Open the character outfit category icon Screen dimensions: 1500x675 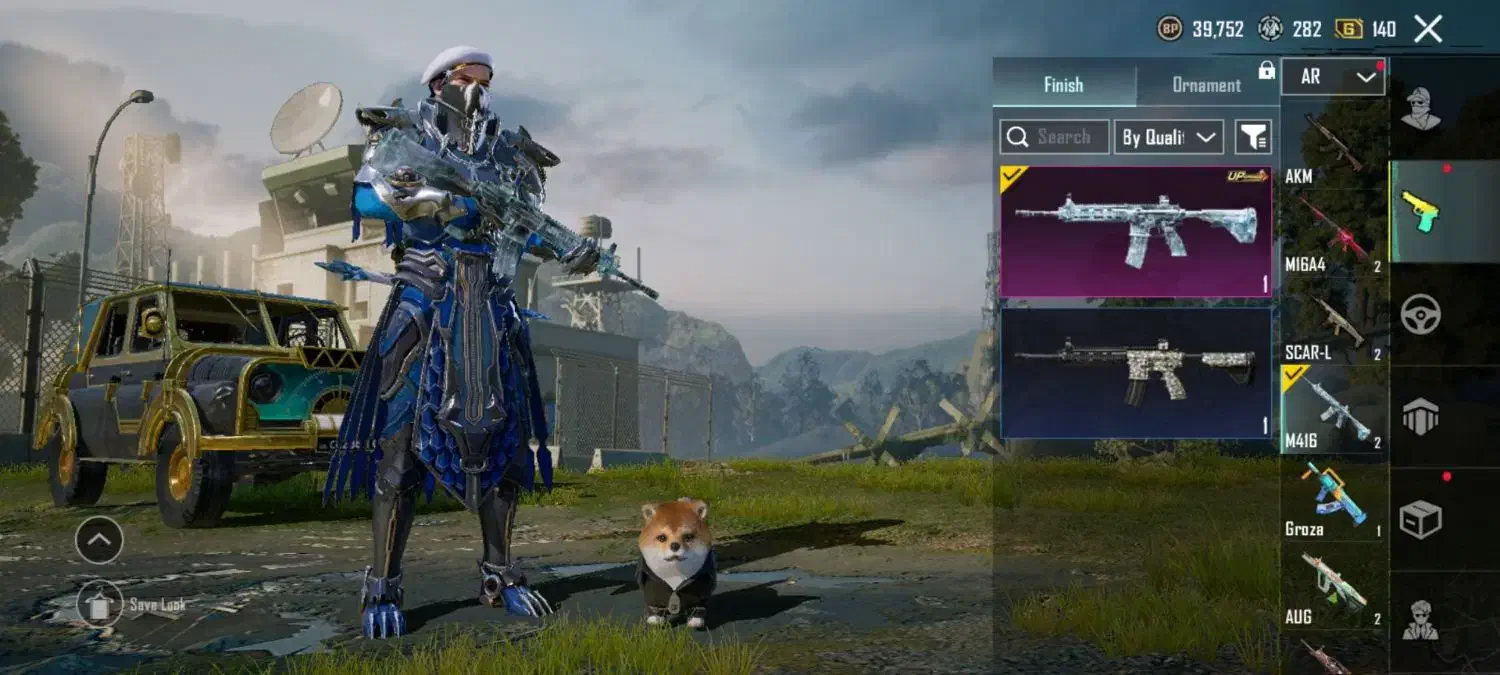click(1420, 109)
